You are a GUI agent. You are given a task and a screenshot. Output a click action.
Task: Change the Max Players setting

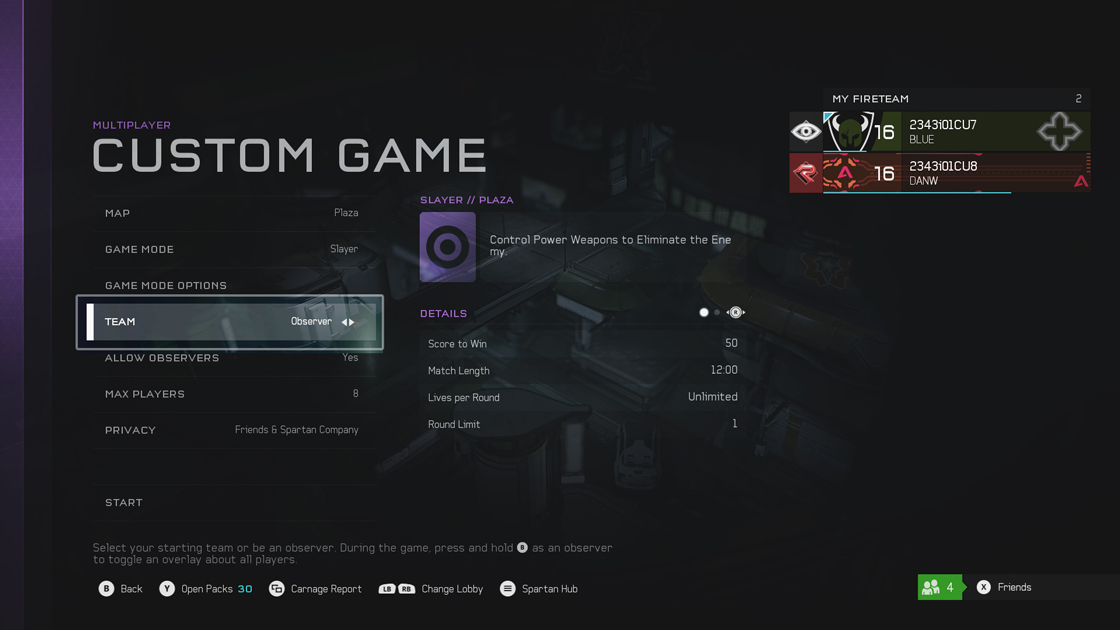click(231, 394)
